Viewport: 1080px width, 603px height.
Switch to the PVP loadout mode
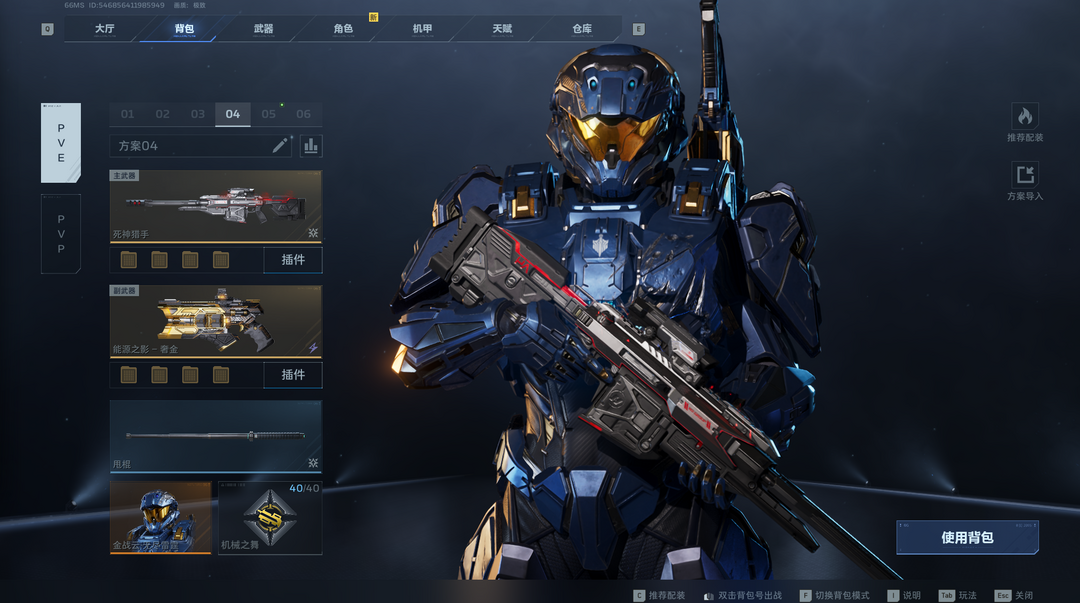(60, 234)
